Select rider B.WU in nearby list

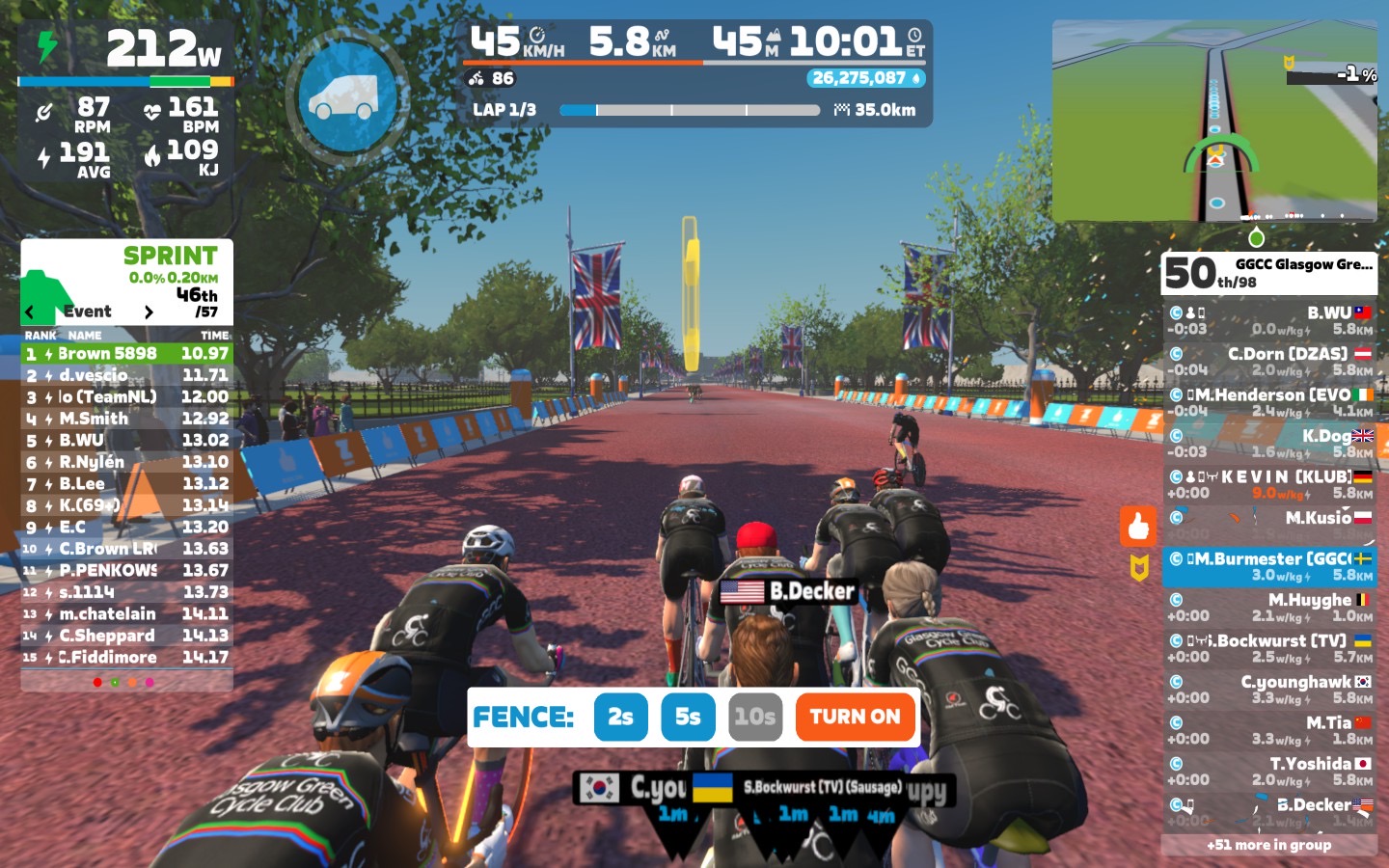point(1268,320)
